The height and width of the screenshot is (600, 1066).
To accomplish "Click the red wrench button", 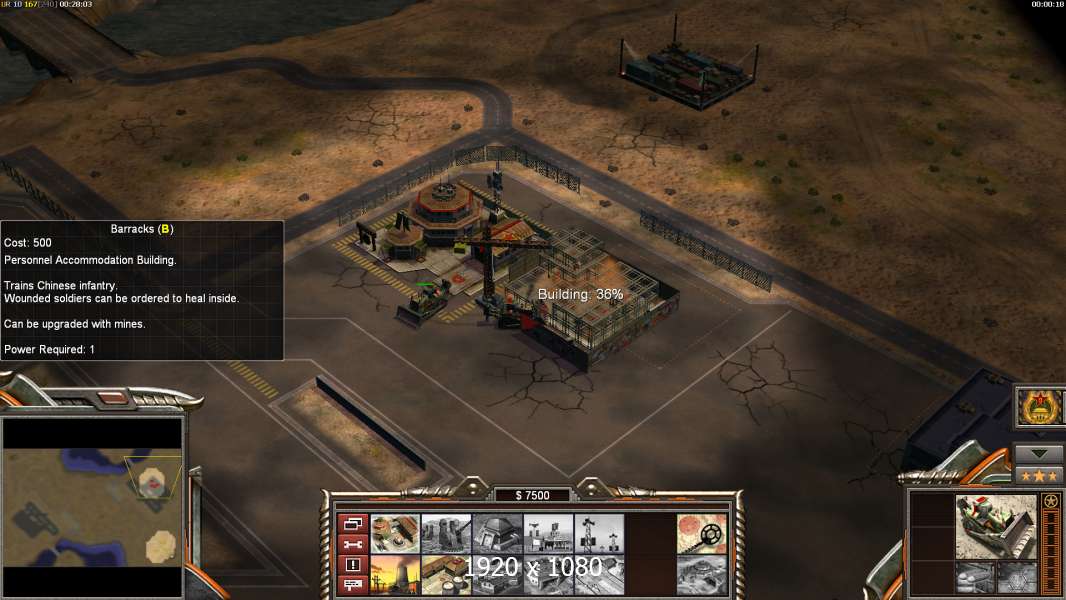I will click(x=353, y=544).
